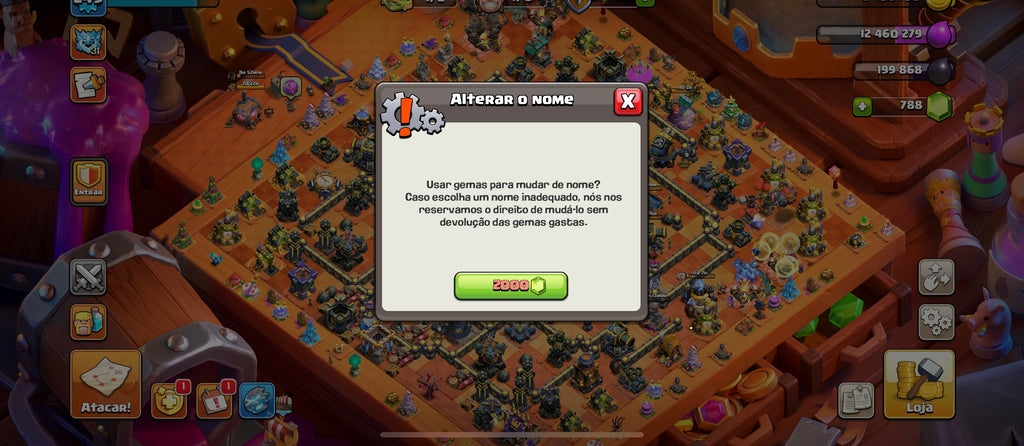Open the exclamation mark news icon
The height and width of the screenshot is (446, 1024).
[x=213, y=399]
